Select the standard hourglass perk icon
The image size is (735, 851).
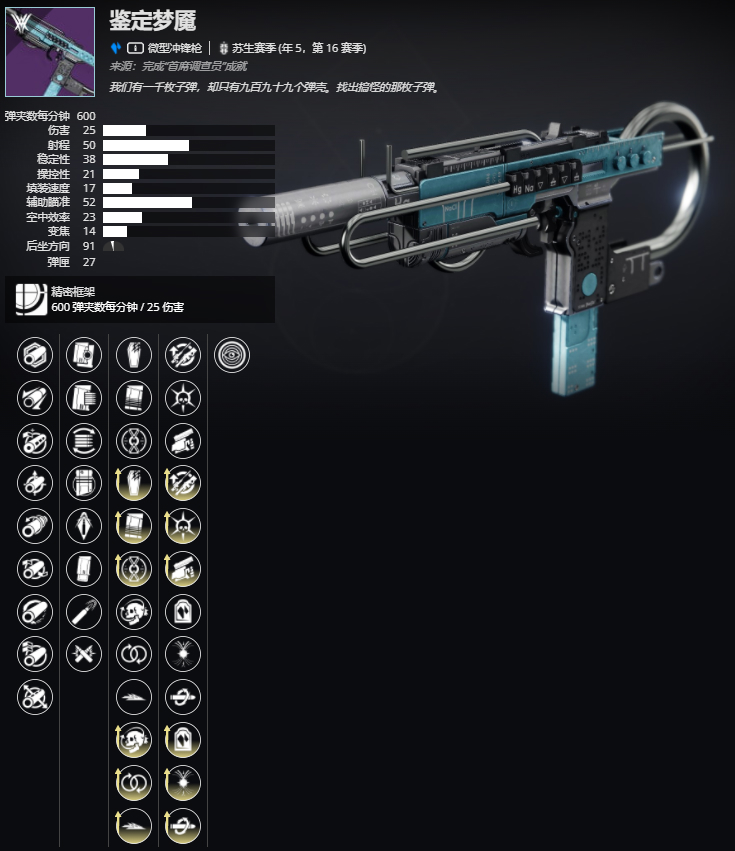(134, 440)
